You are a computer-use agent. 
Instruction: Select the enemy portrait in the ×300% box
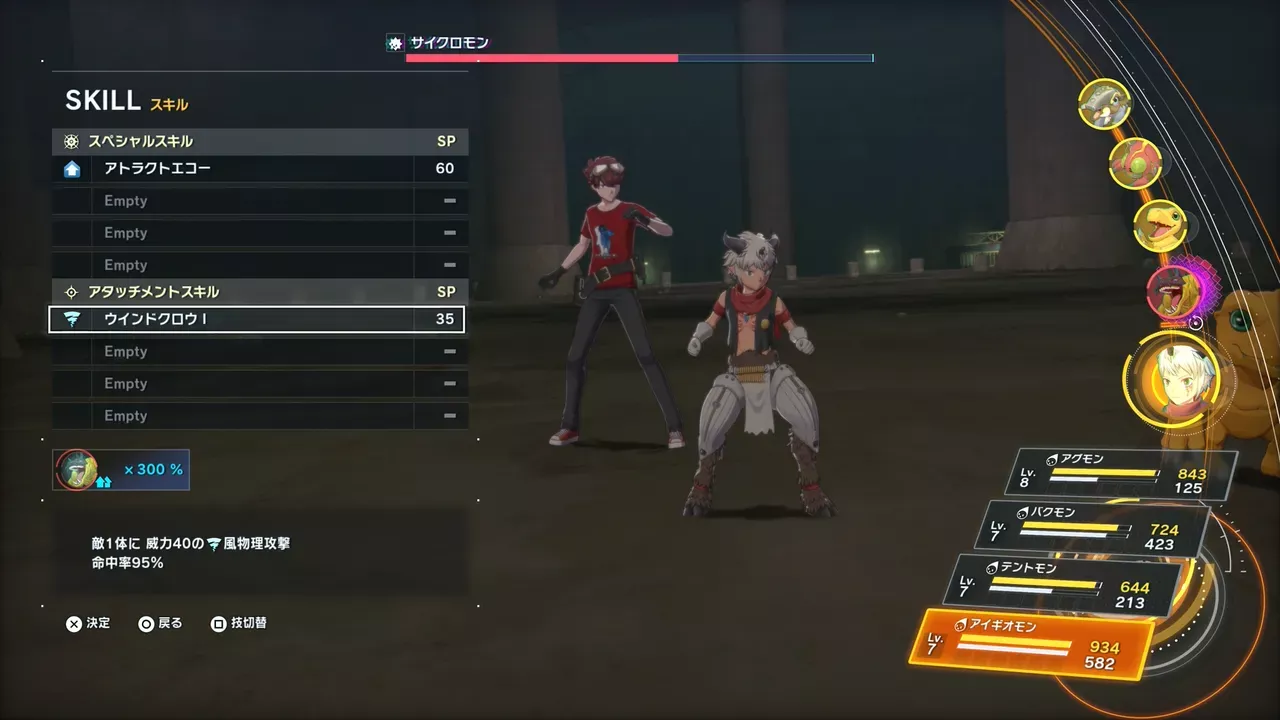[x=76, y=468]
